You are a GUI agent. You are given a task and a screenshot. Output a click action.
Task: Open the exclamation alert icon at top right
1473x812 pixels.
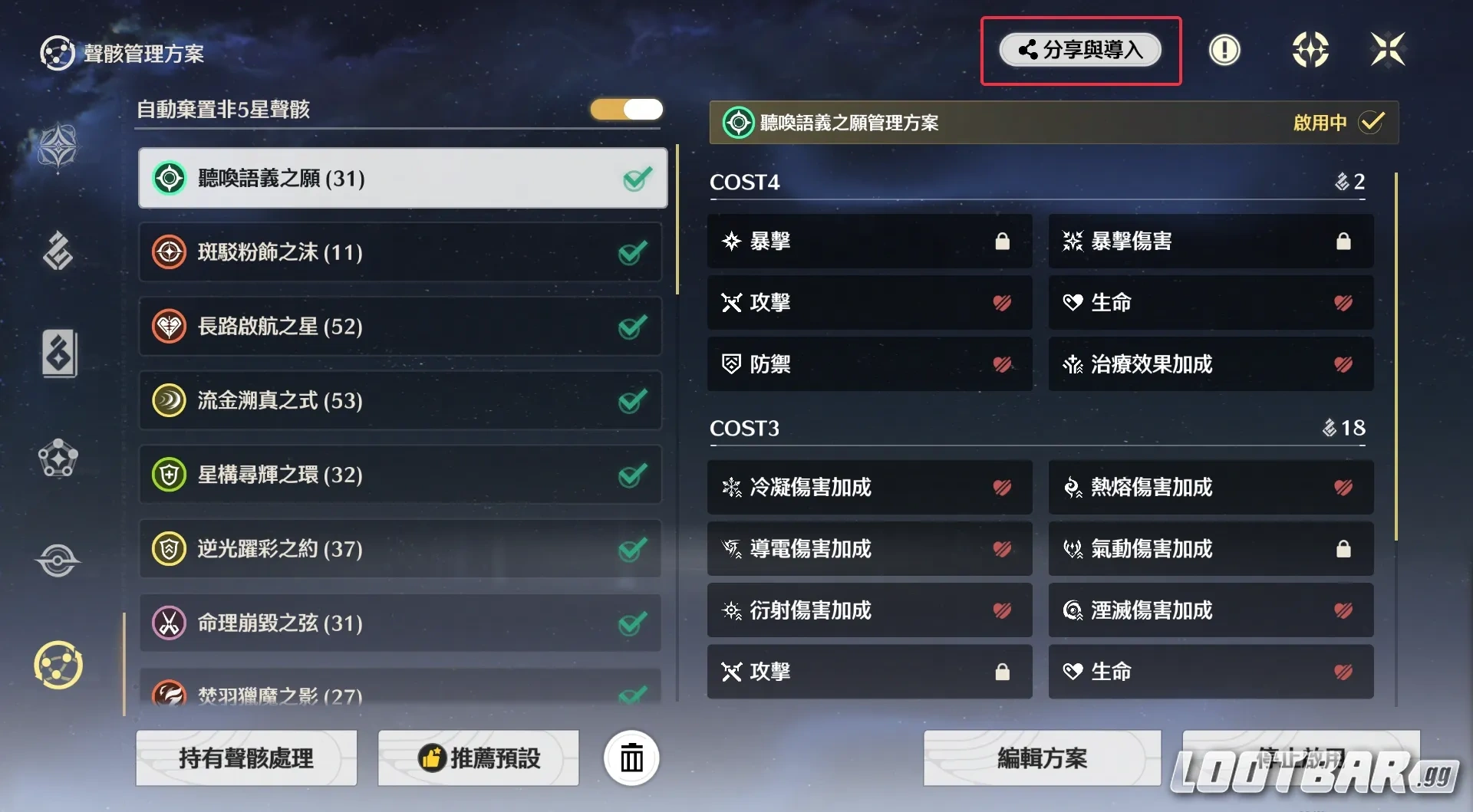(x=1224, y=49)
